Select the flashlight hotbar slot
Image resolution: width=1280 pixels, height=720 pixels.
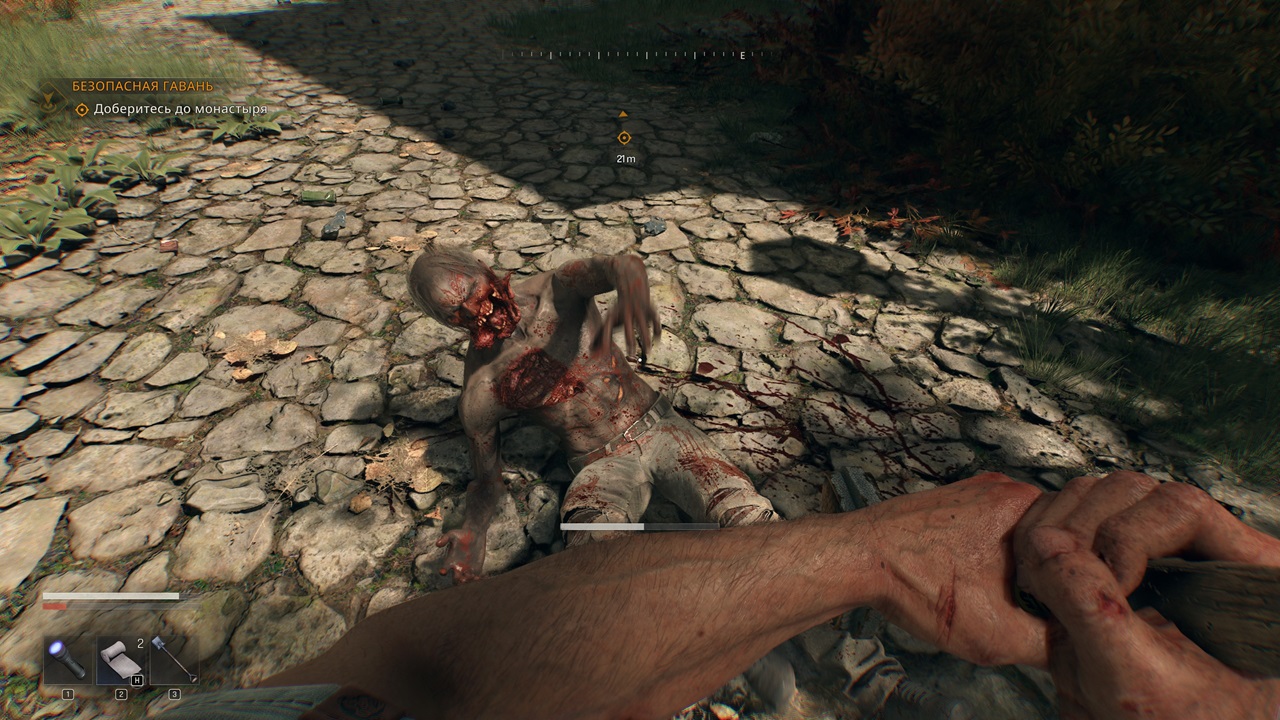(x=68, y=660)
